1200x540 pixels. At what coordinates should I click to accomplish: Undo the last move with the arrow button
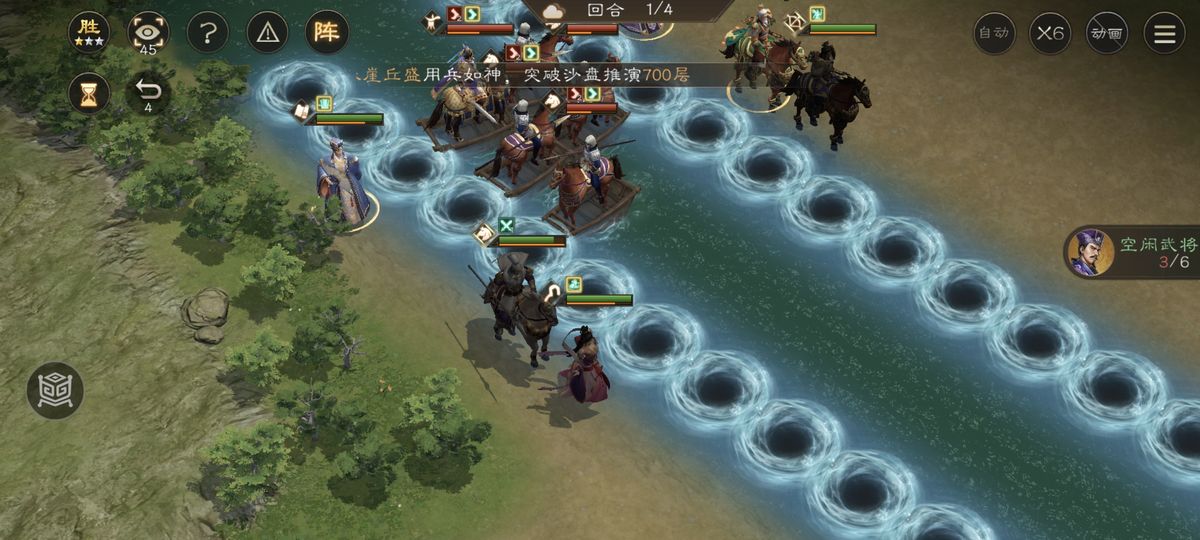click(148, 93)
